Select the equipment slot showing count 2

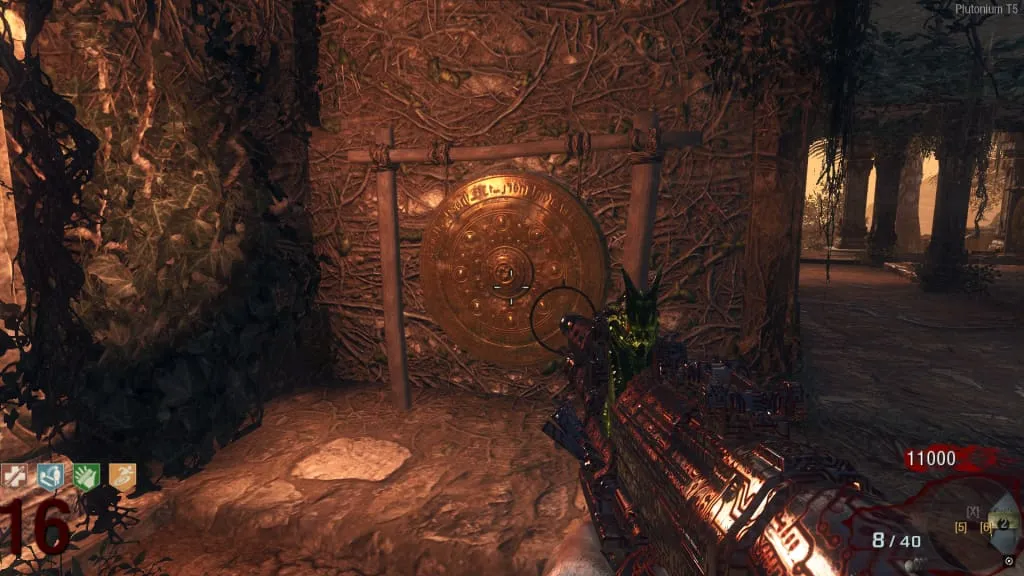1004,524
